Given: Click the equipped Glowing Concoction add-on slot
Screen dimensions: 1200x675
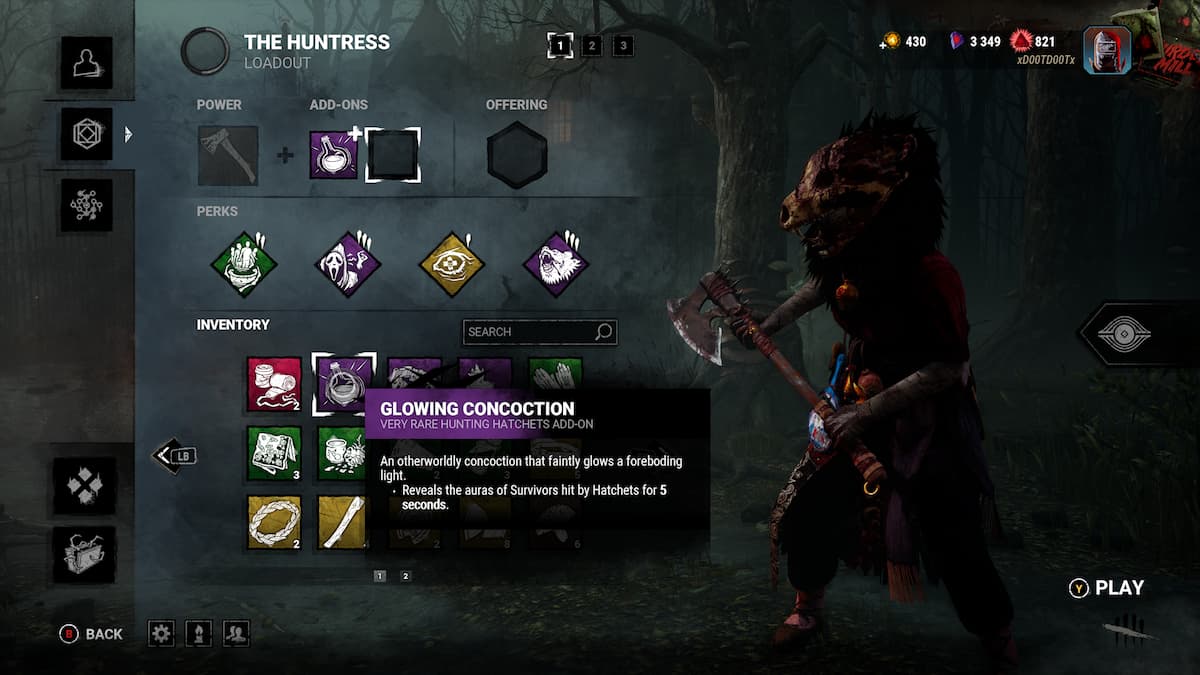Looking at the screenshot, I should click(334, 155).
